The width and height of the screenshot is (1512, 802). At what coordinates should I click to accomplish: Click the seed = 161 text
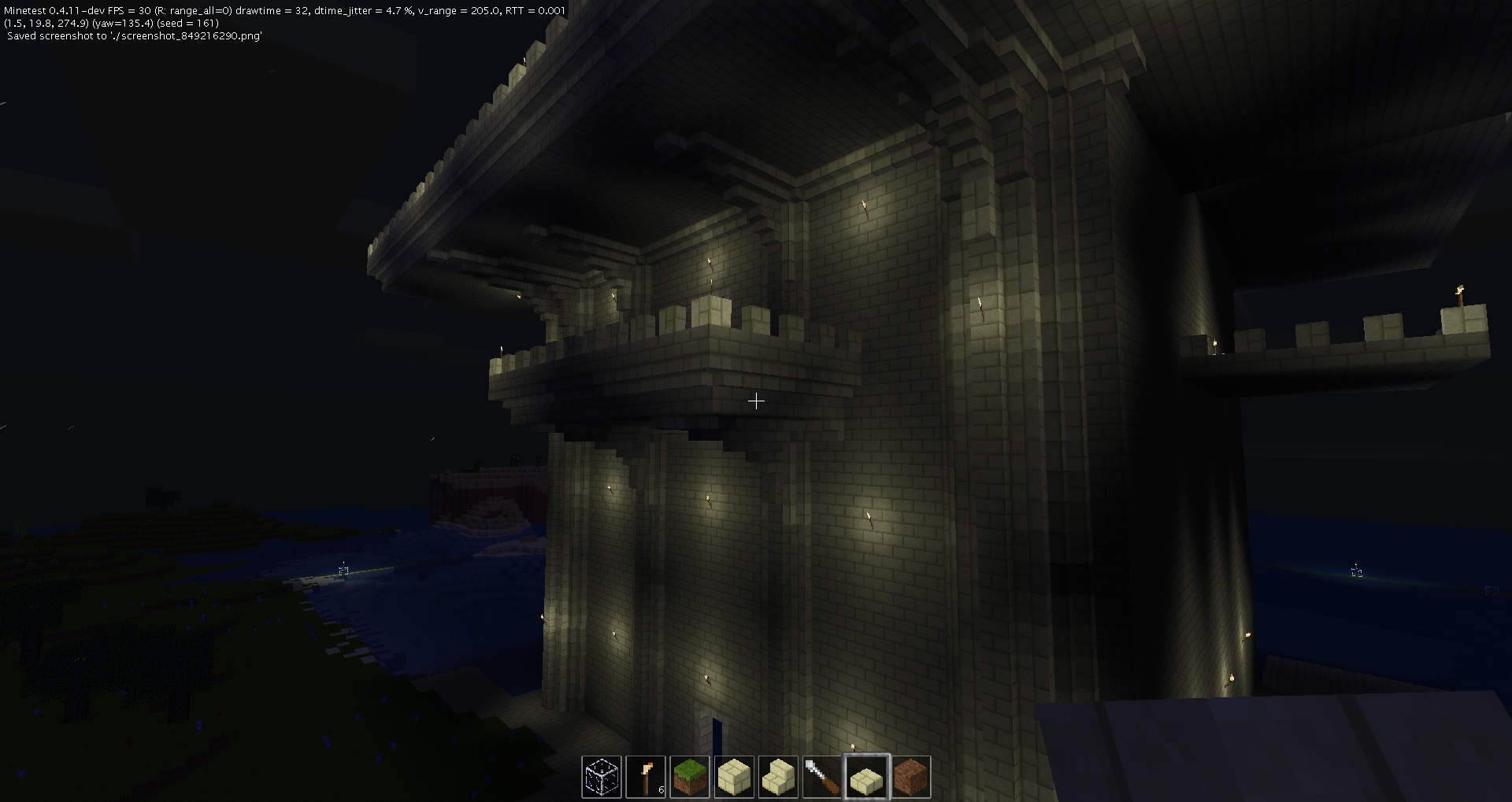pos(189,24)
